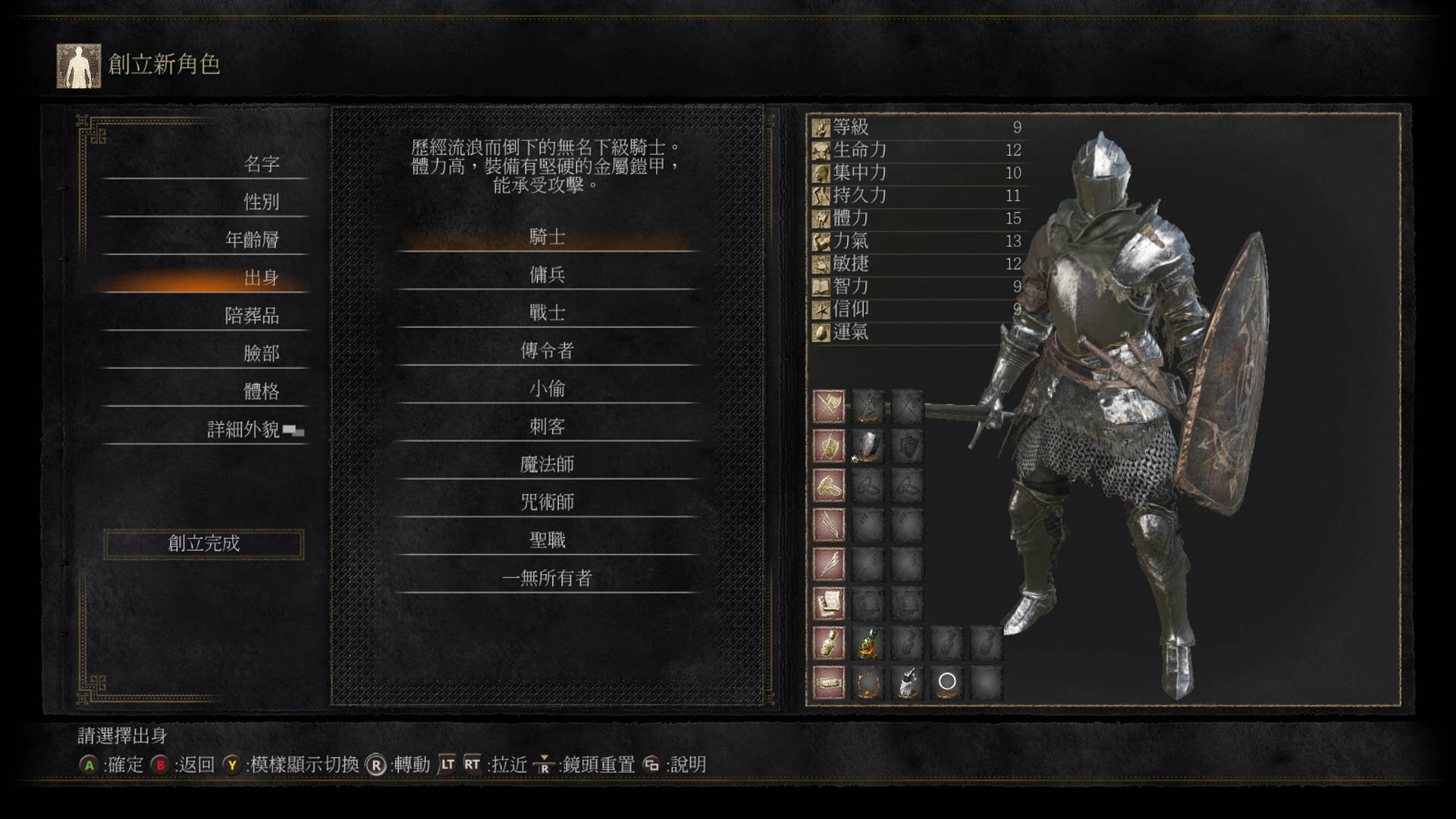Pick the 一無所有者 (Deprived) class
1456x819 pixels.
(547, 578)
